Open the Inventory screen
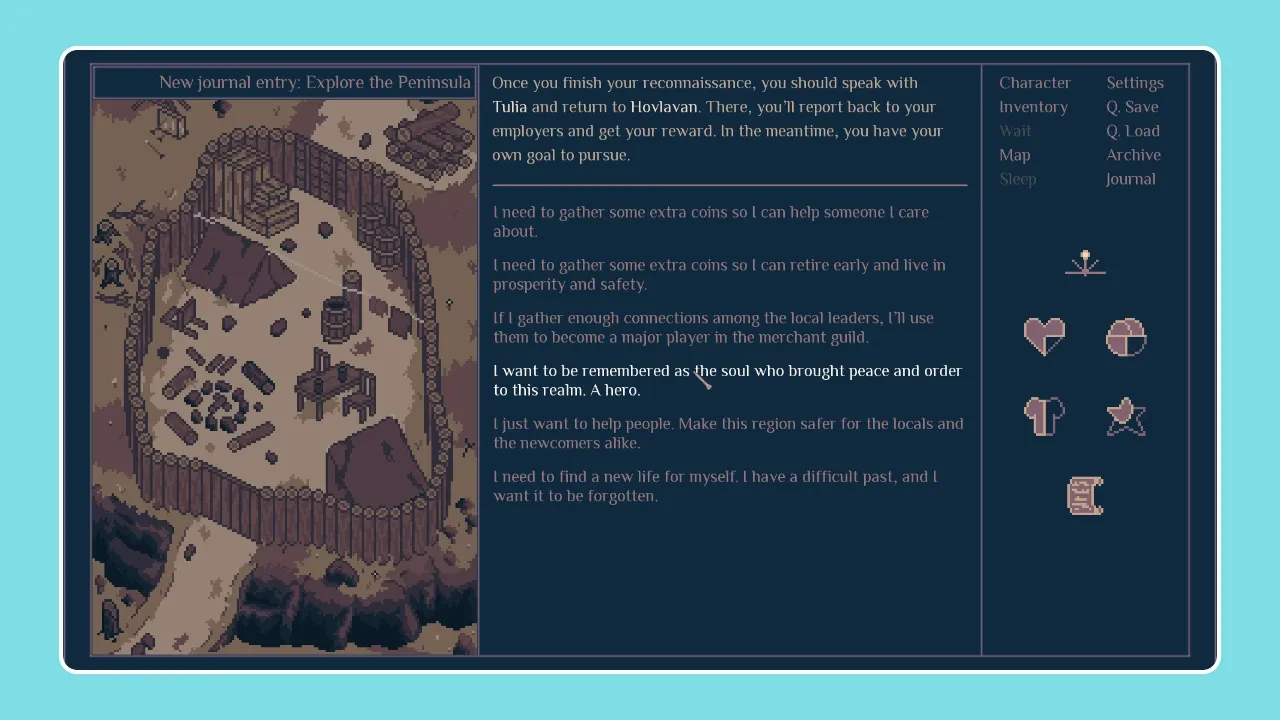Screen dimensions: 1280x720 point(1034,106)
